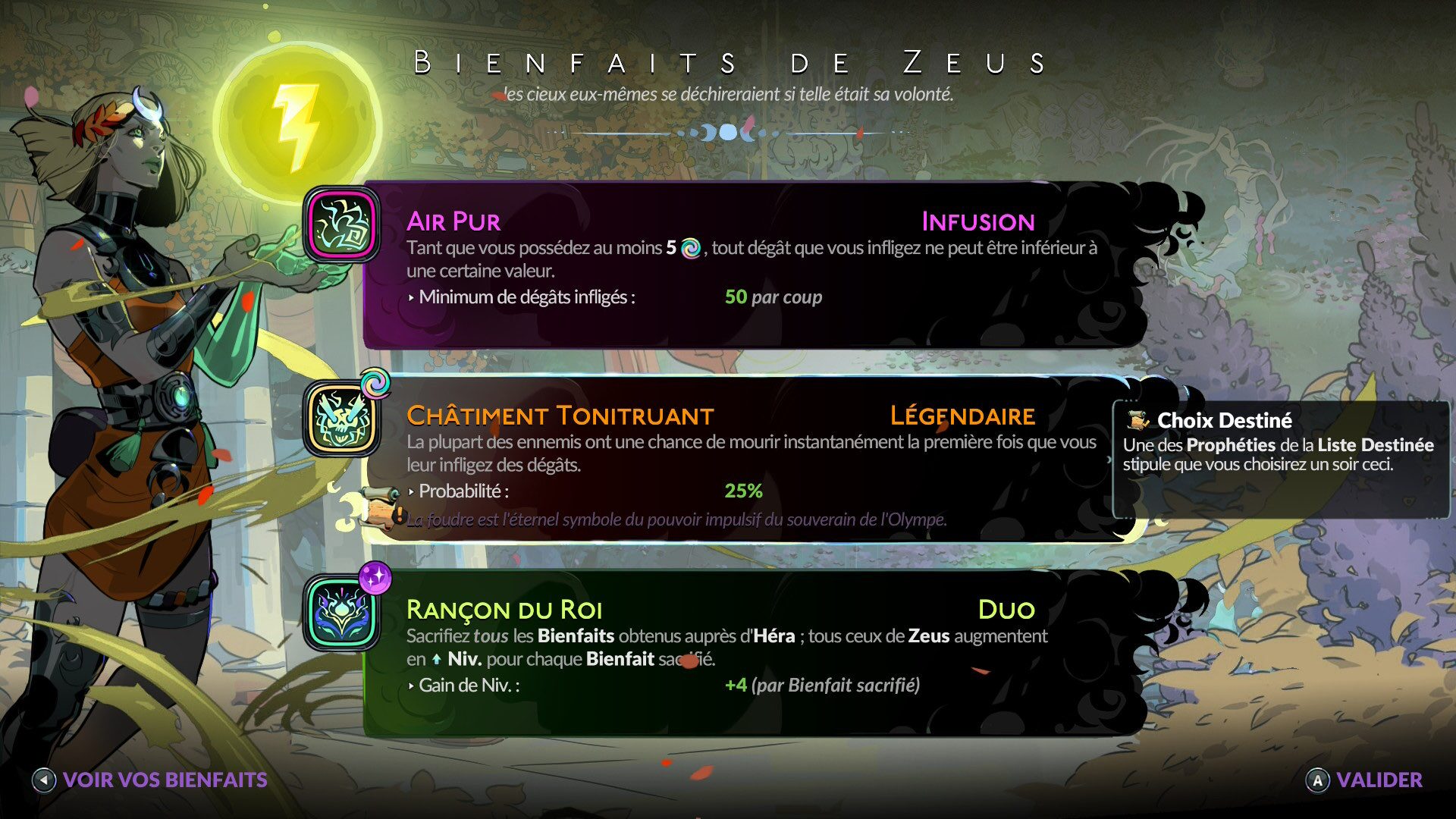Click the Rançon du Roi boon icon
Image resolution: width=1456 pixels, height=819 pixels.
343,613
